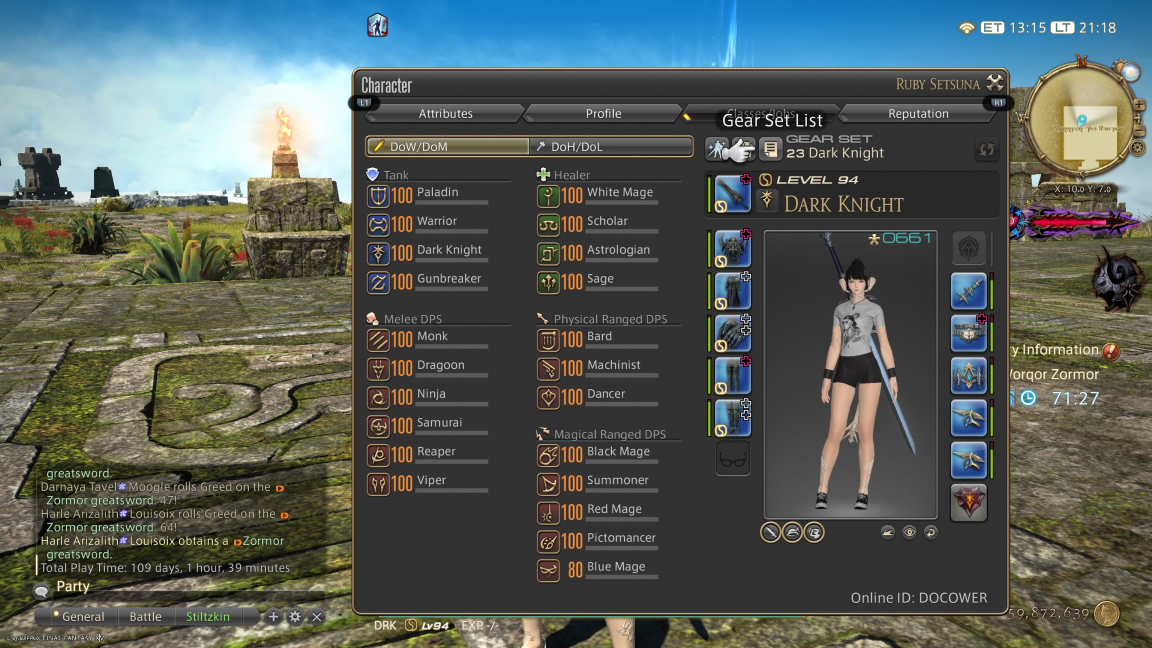Show the Reputation tab

[x=918, y=113]
